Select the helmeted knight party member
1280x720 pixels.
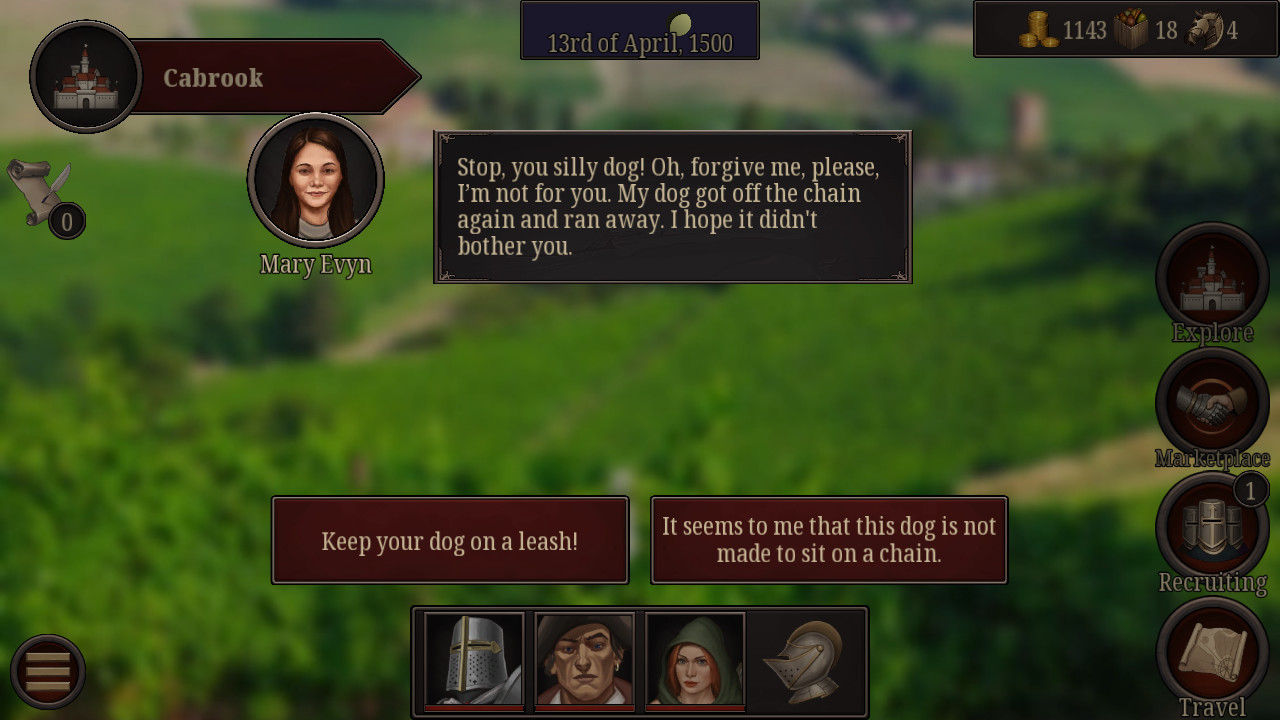(x=474, y=660)
